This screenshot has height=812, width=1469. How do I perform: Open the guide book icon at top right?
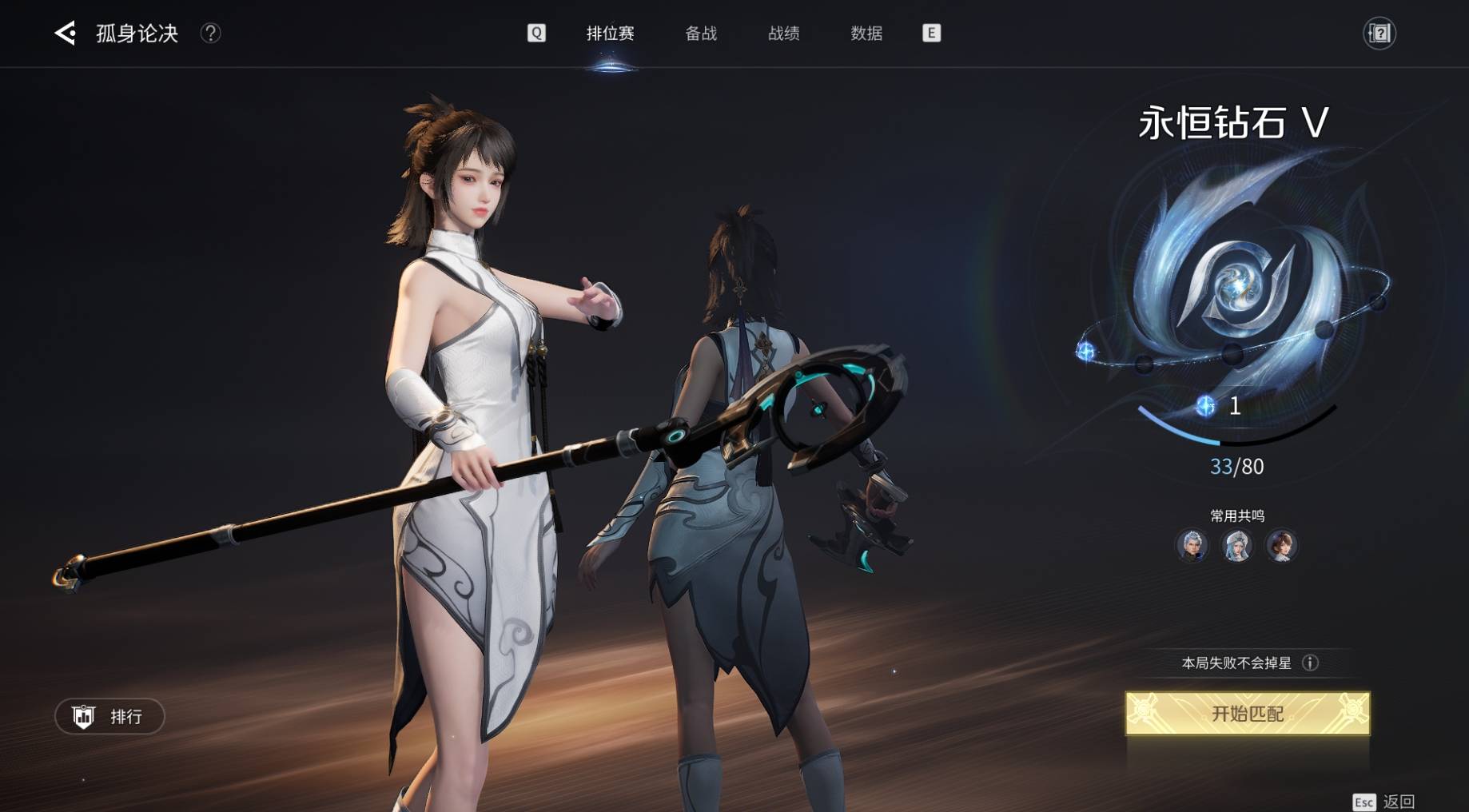point(1379,33)
